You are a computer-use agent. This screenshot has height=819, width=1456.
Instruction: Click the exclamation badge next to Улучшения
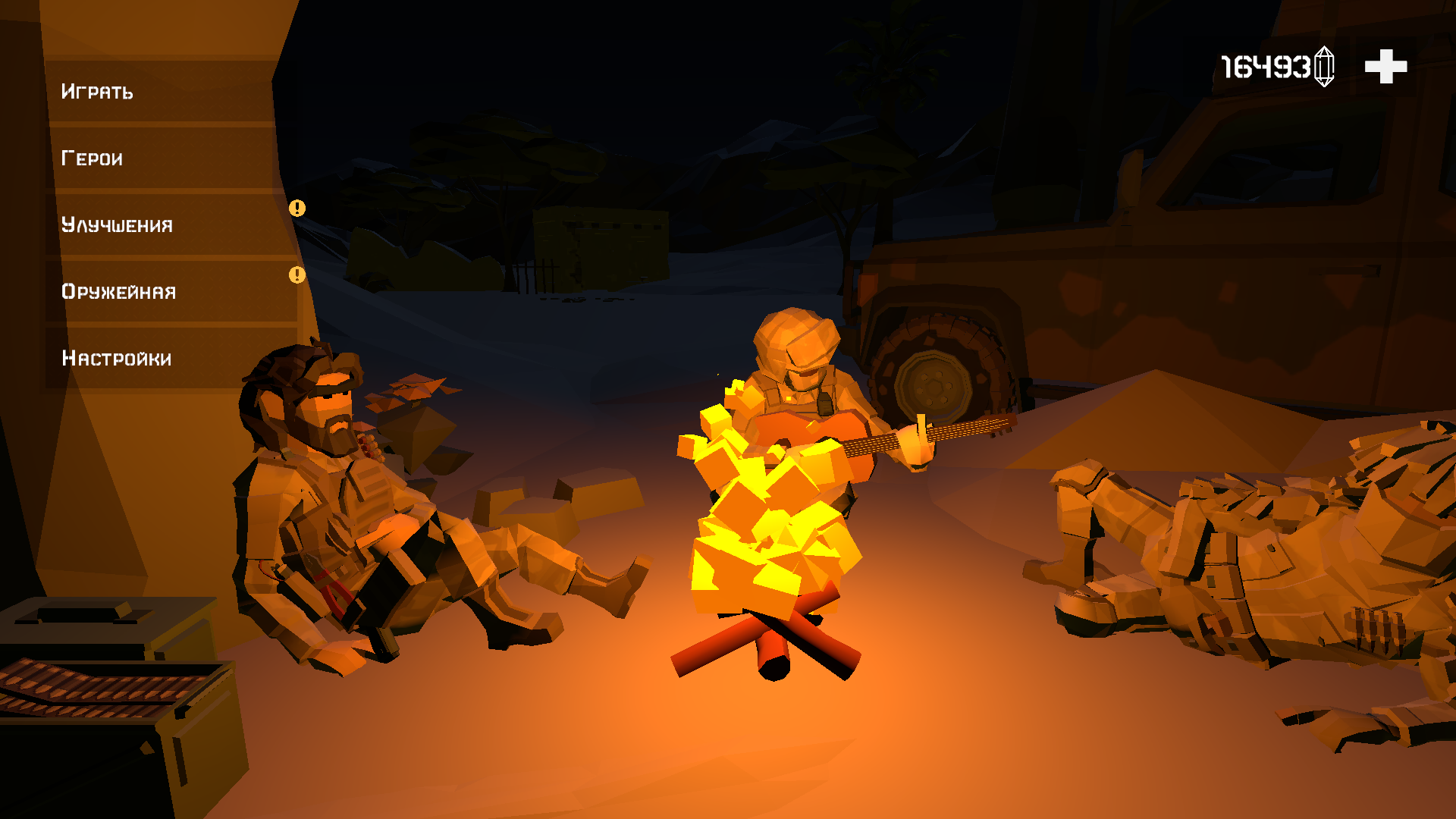point(297,207)
